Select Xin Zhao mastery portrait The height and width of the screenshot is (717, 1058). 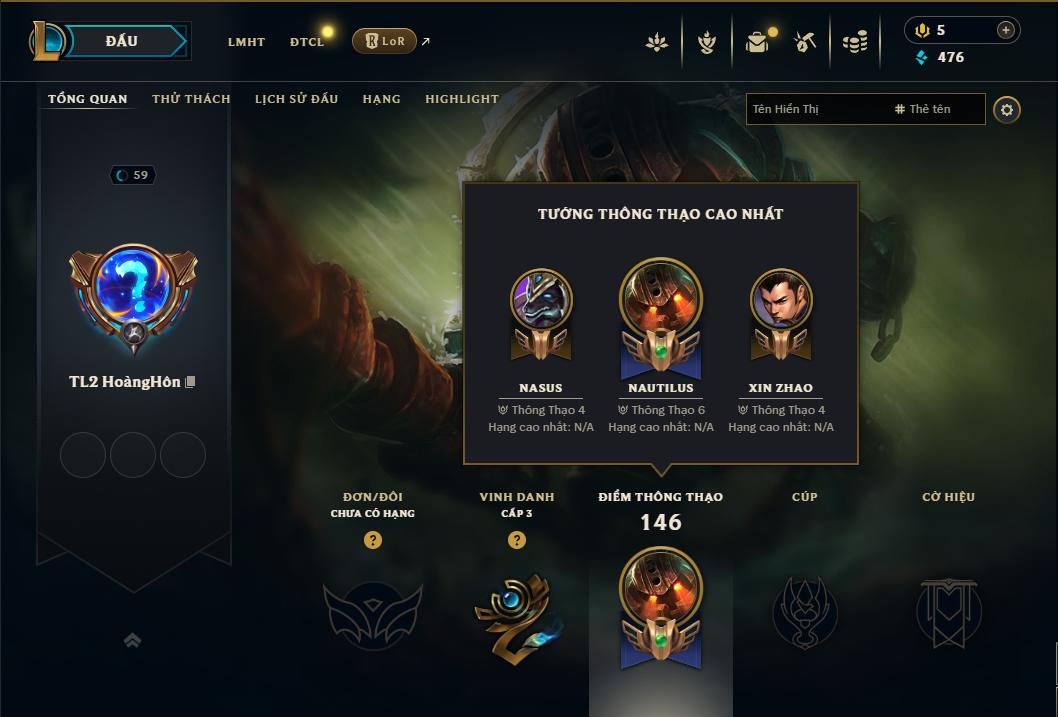coord(781,300)
